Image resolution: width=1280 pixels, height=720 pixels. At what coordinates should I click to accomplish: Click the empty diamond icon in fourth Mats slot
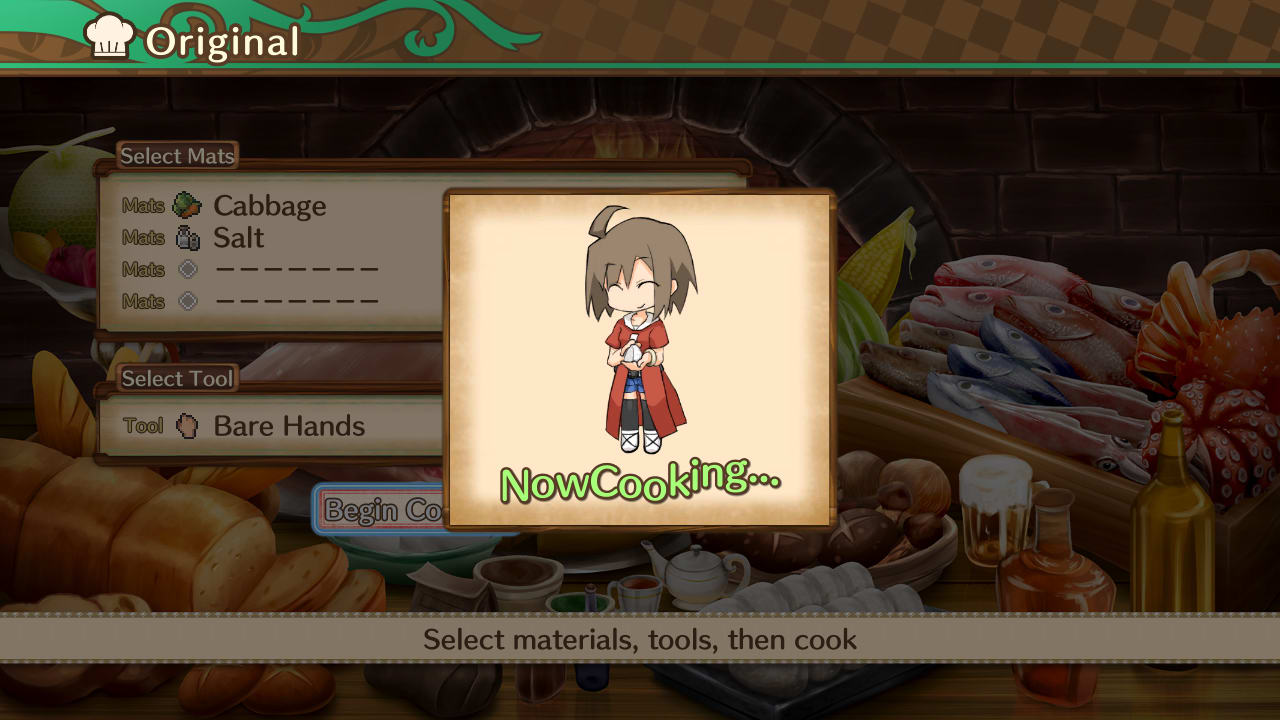[x=188, y=300]
